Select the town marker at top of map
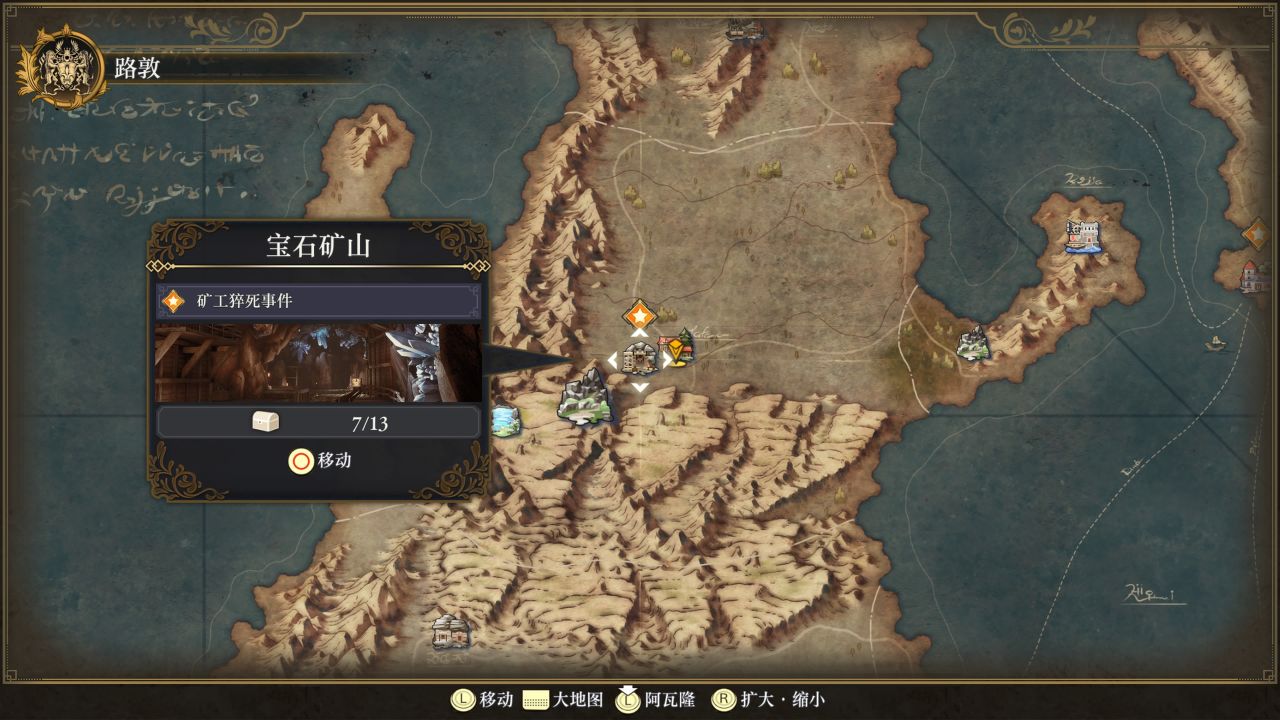Screen dimensions: 1280x720 pyautogui.click(x=745, y=30)
